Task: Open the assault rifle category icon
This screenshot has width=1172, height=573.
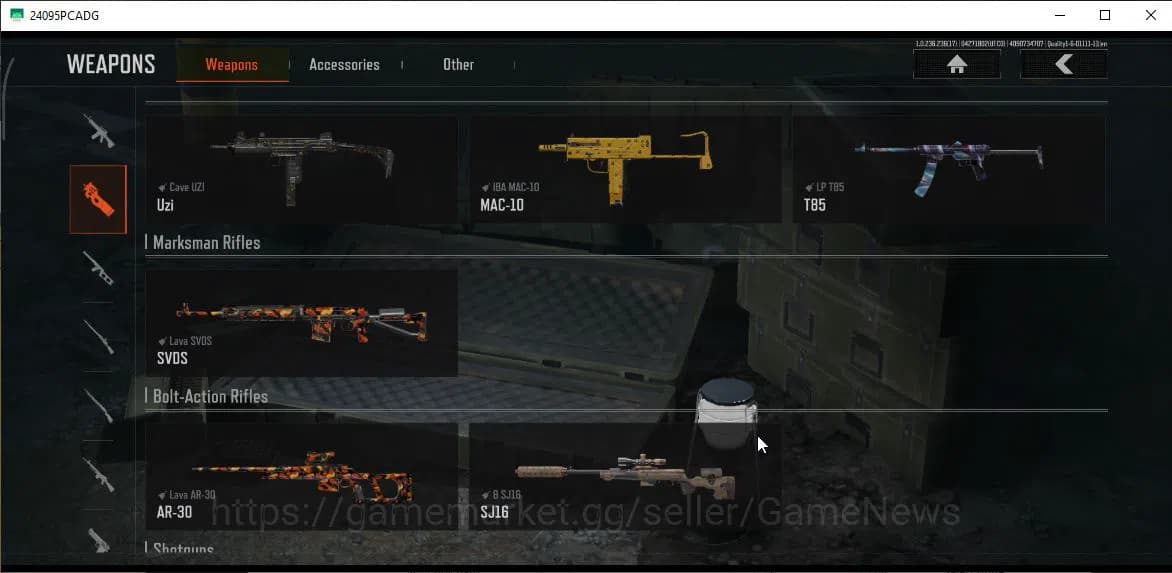Action: [98, 130]
